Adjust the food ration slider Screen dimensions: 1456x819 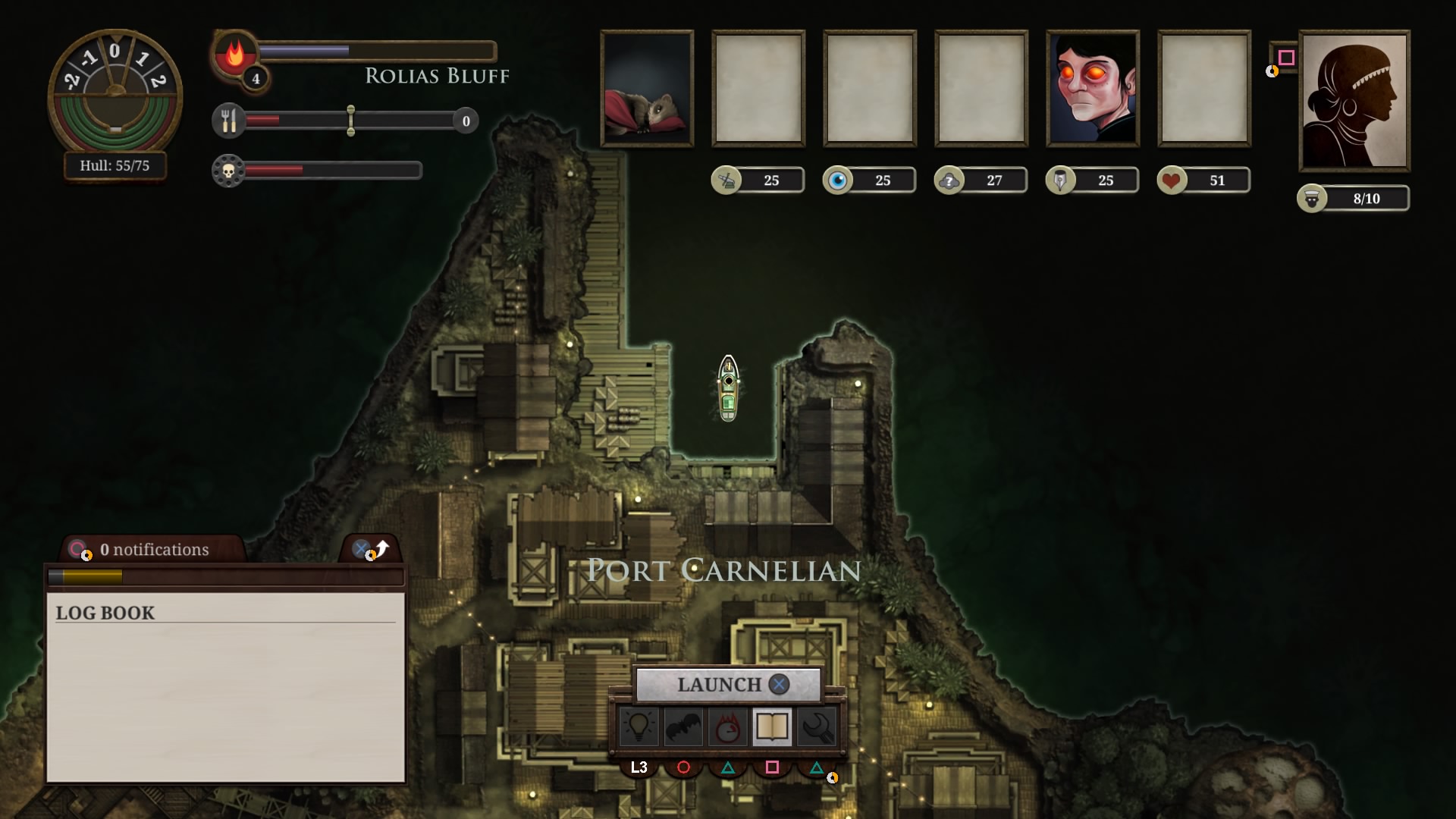point(350,121)
